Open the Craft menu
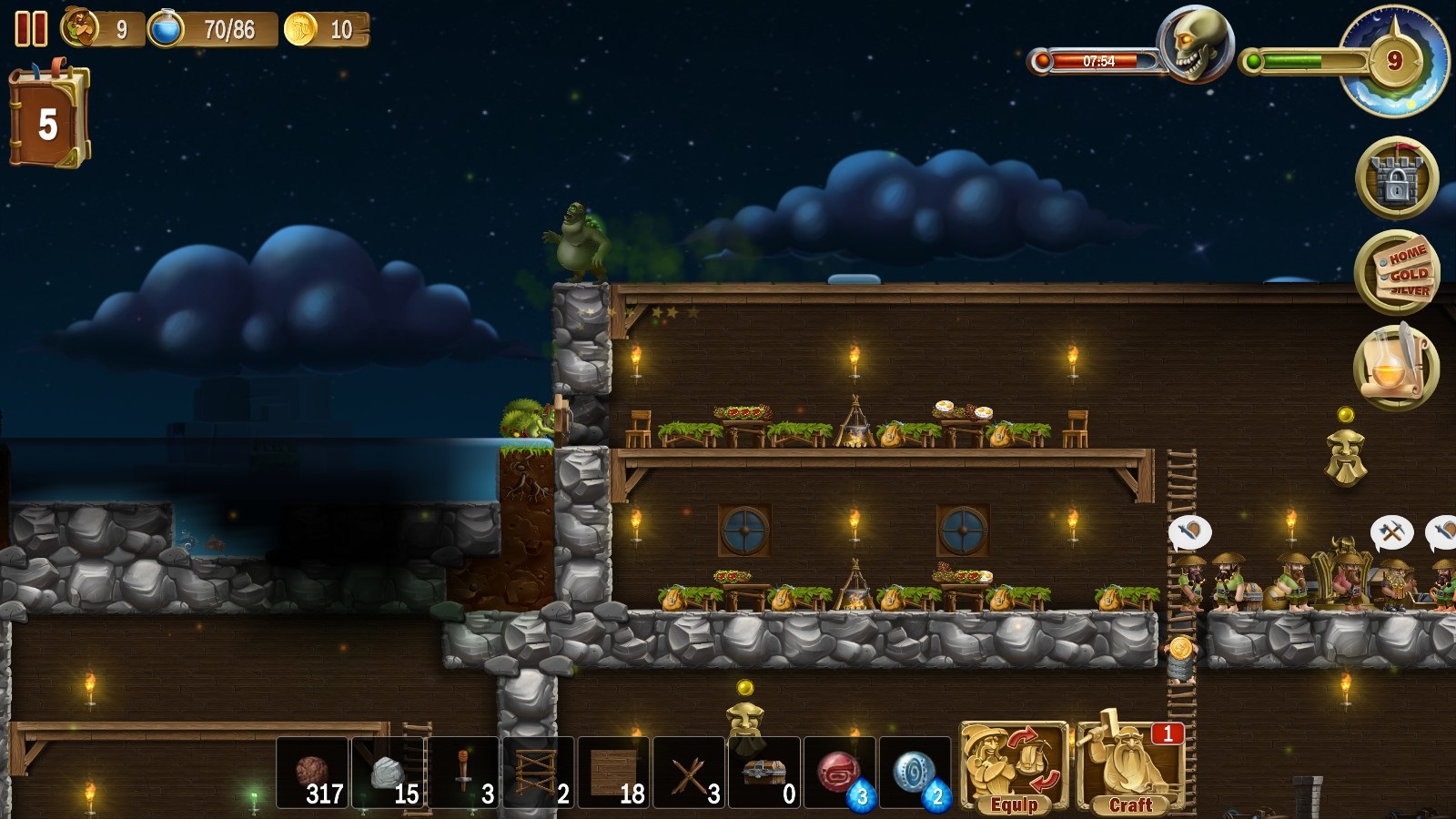The image size is (1456, 819). 1130,767
